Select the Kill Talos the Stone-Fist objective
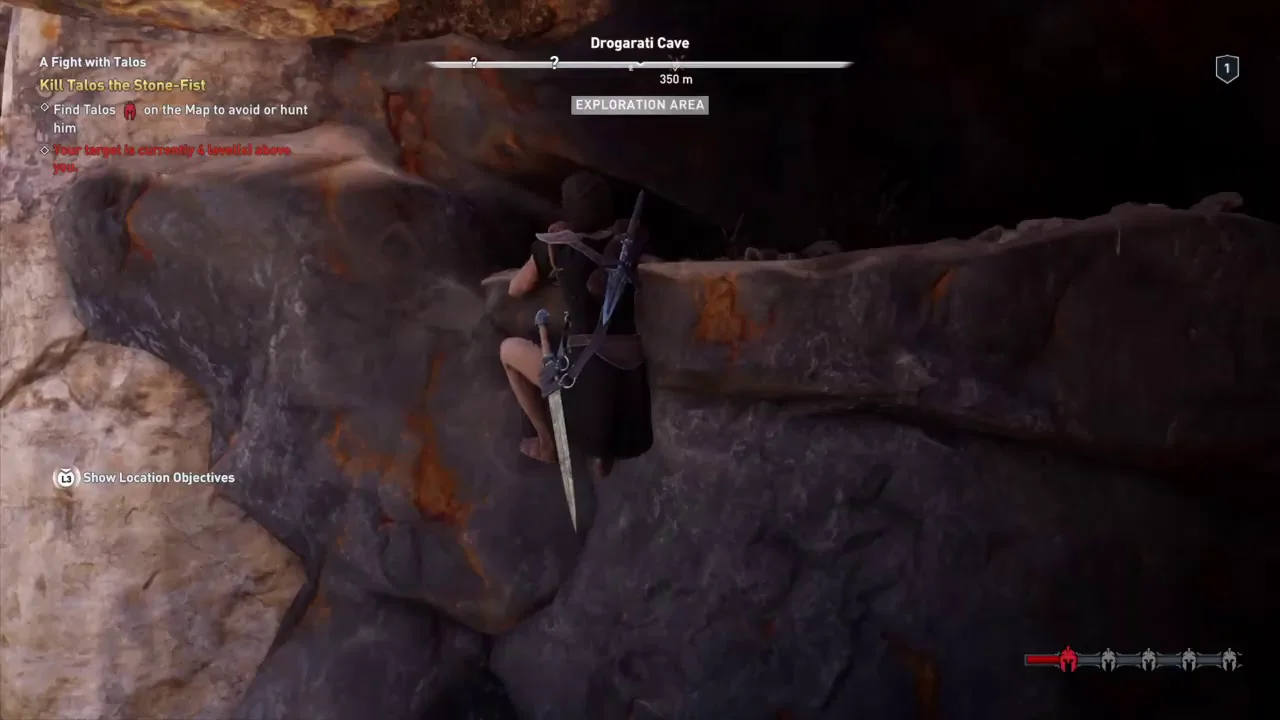This screenshot has height=720, width=1280. [x=122, y=85]
